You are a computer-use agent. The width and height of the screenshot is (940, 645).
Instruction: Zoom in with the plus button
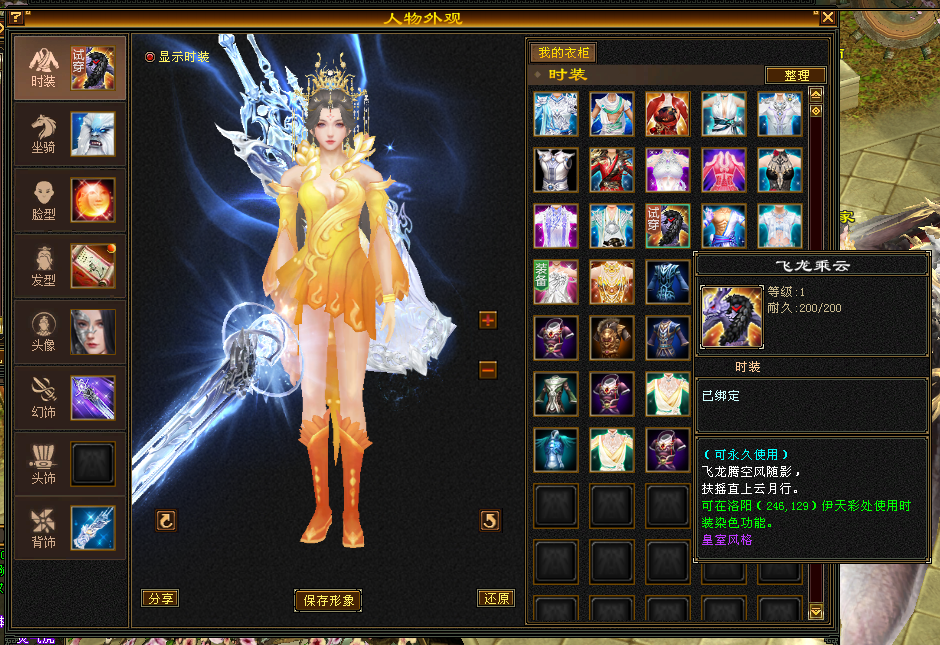[488, 320]
